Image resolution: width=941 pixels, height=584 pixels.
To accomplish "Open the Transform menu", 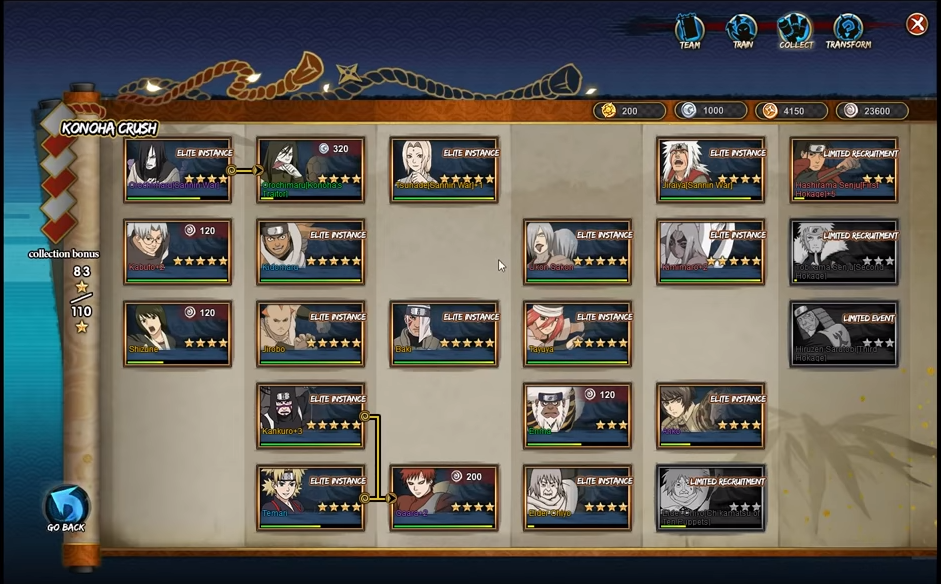I will pos(848,31).
